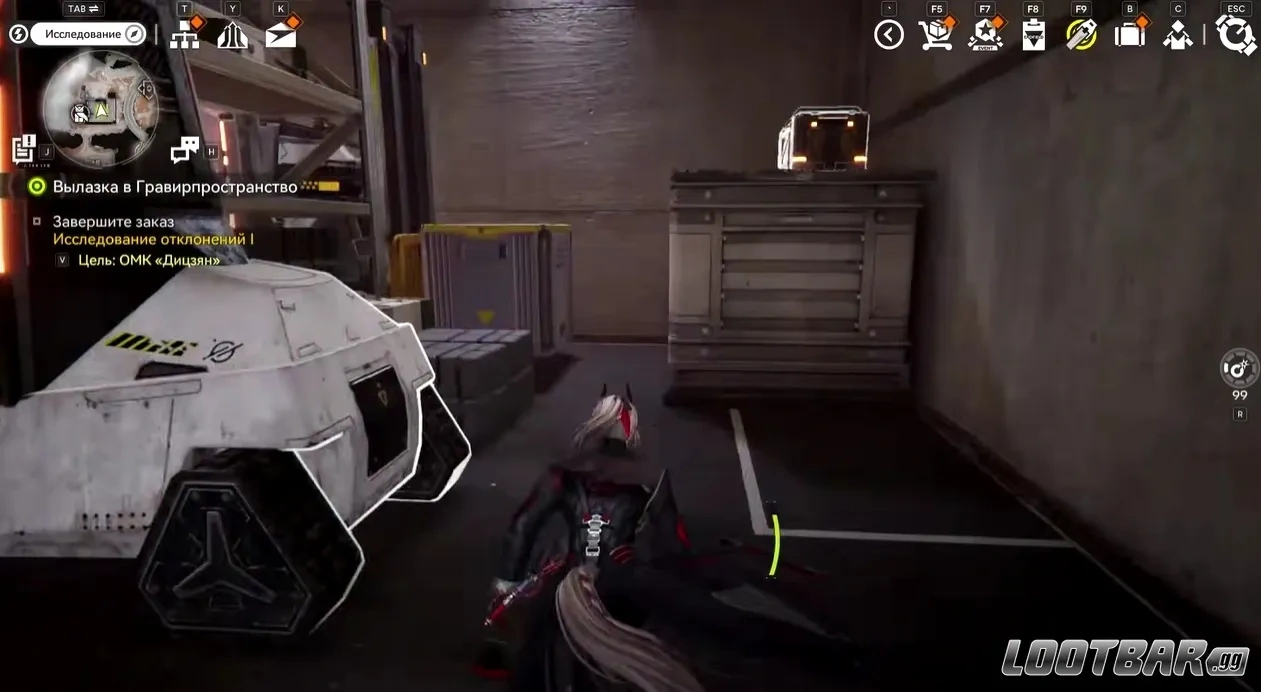Image resolution: width=1261 pixels, height=692 pixels.
Task: Open the yellow circled tool icon
Action: click(x=1081, y=35)
